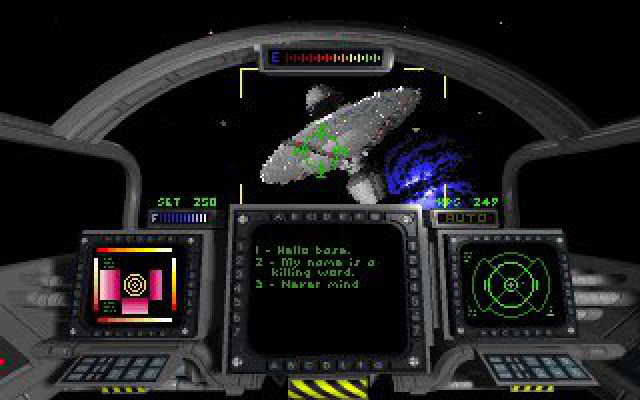Click the green circular radar scope

pos(510,284)
